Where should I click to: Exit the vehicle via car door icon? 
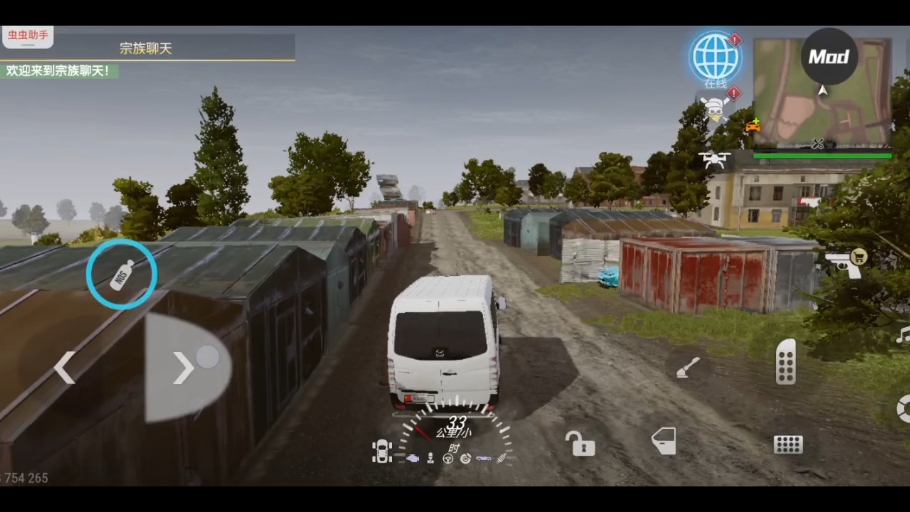(x=663, y=440)
